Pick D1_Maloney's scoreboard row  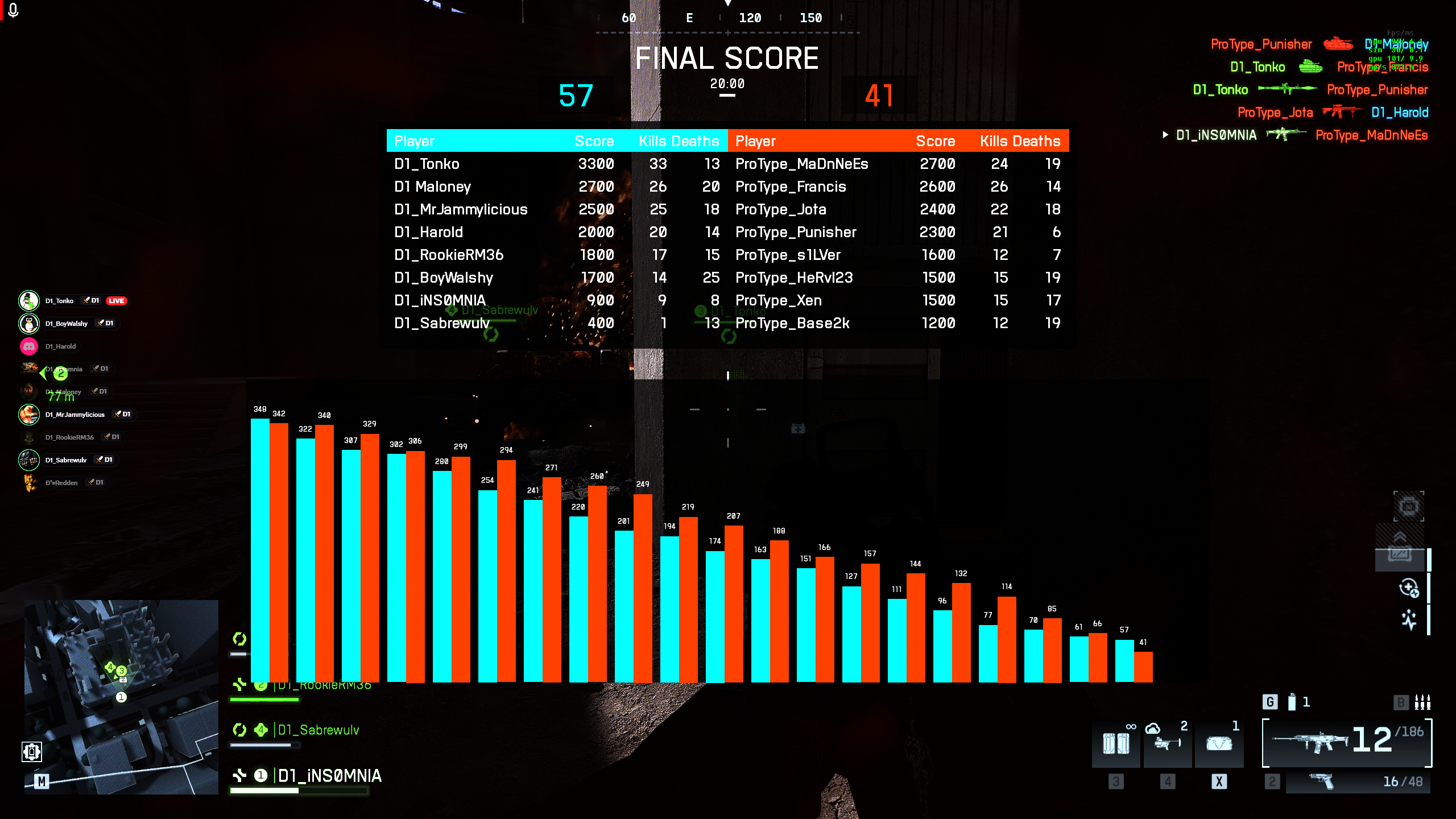point(432,187)
